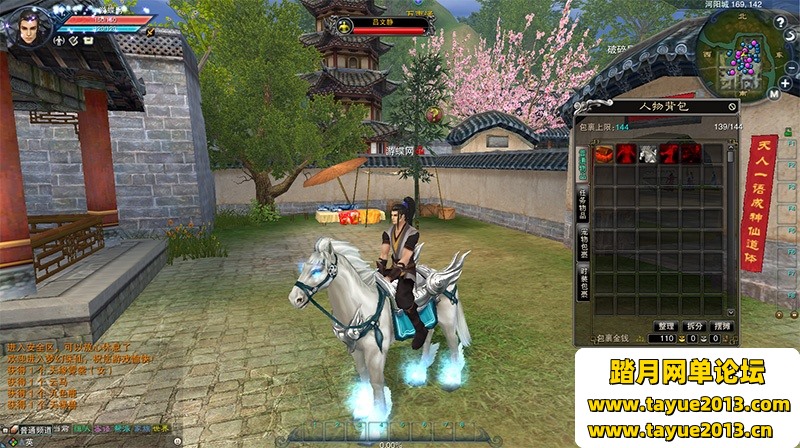The image size is (800, 448).
Task: Click the 整理 sort button
Action: (x=666, y=326)
